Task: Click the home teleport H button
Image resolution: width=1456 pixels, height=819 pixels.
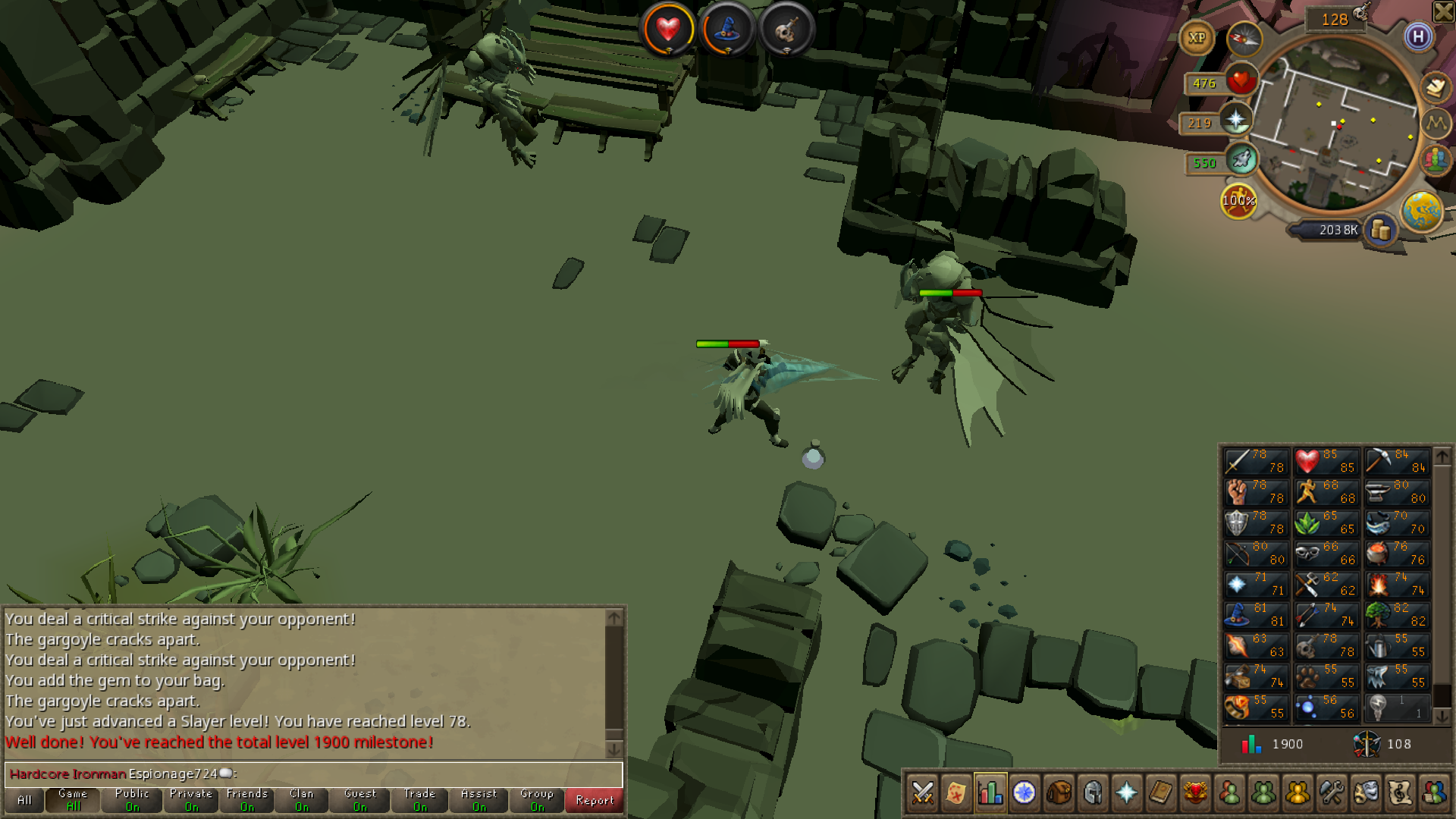Action: [1418, 36]
